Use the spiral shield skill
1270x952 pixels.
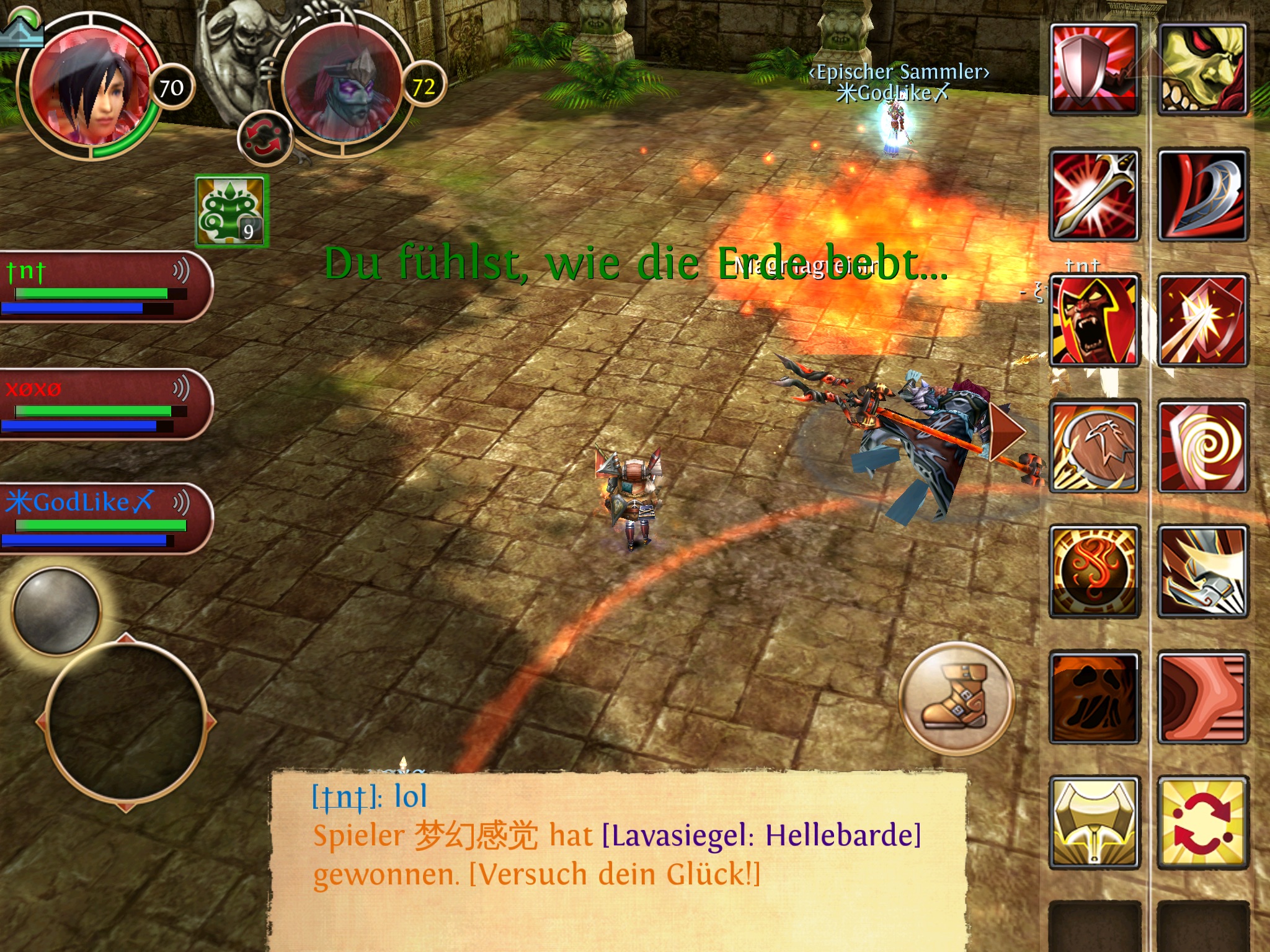1202,446
